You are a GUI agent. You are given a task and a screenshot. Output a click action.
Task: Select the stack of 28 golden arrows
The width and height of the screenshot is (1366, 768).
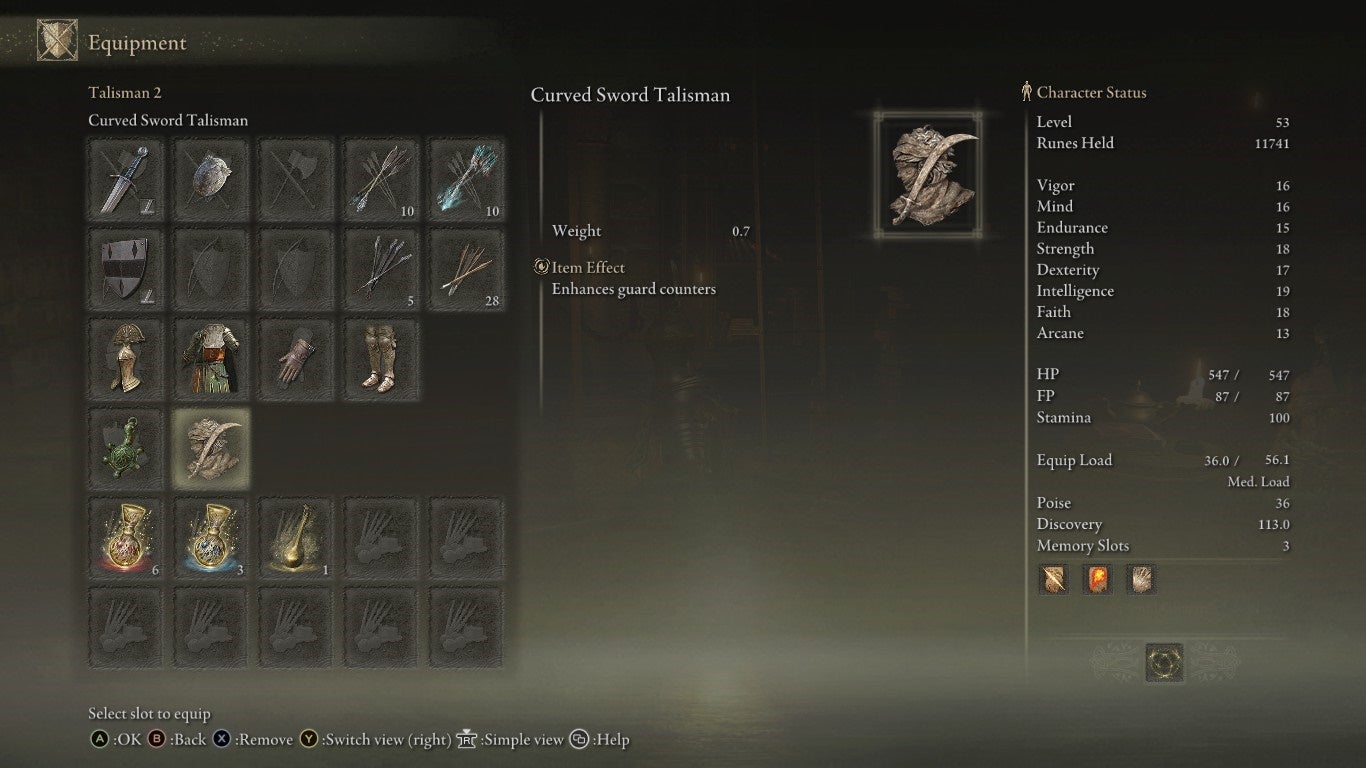tap(466, 269)
